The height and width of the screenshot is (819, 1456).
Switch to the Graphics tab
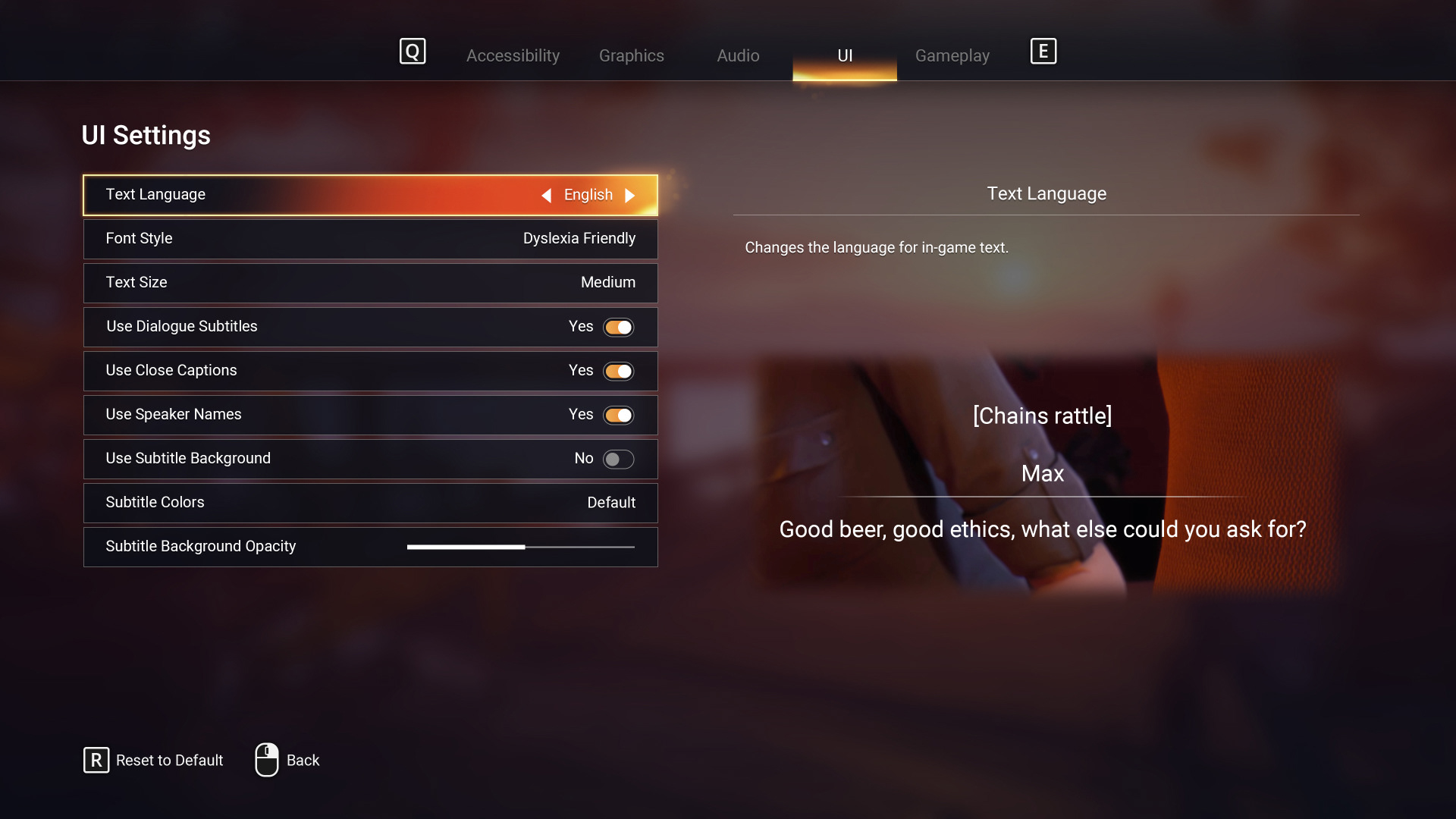point(631,55)
